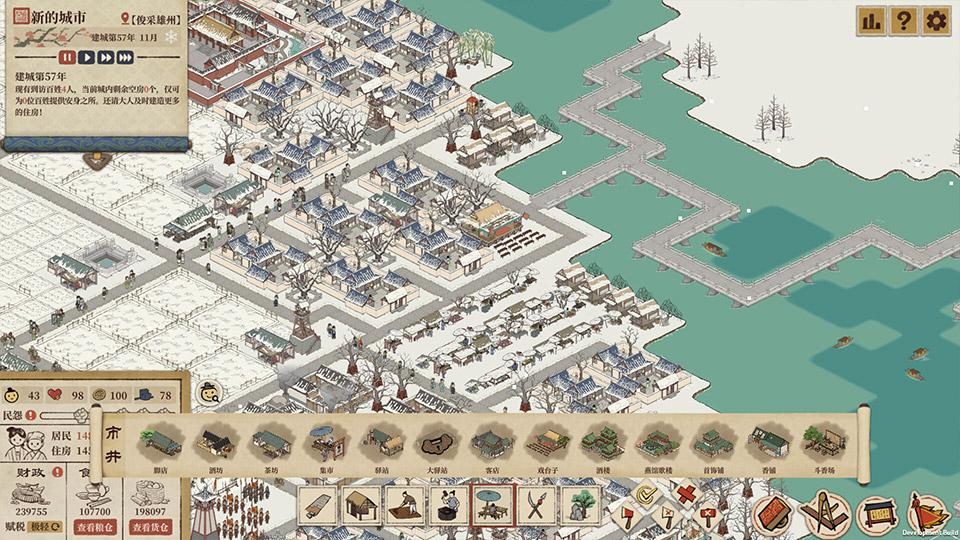960x540 pixels.
Task: Open the gear settings menu
Action: (x=936, y=20)
